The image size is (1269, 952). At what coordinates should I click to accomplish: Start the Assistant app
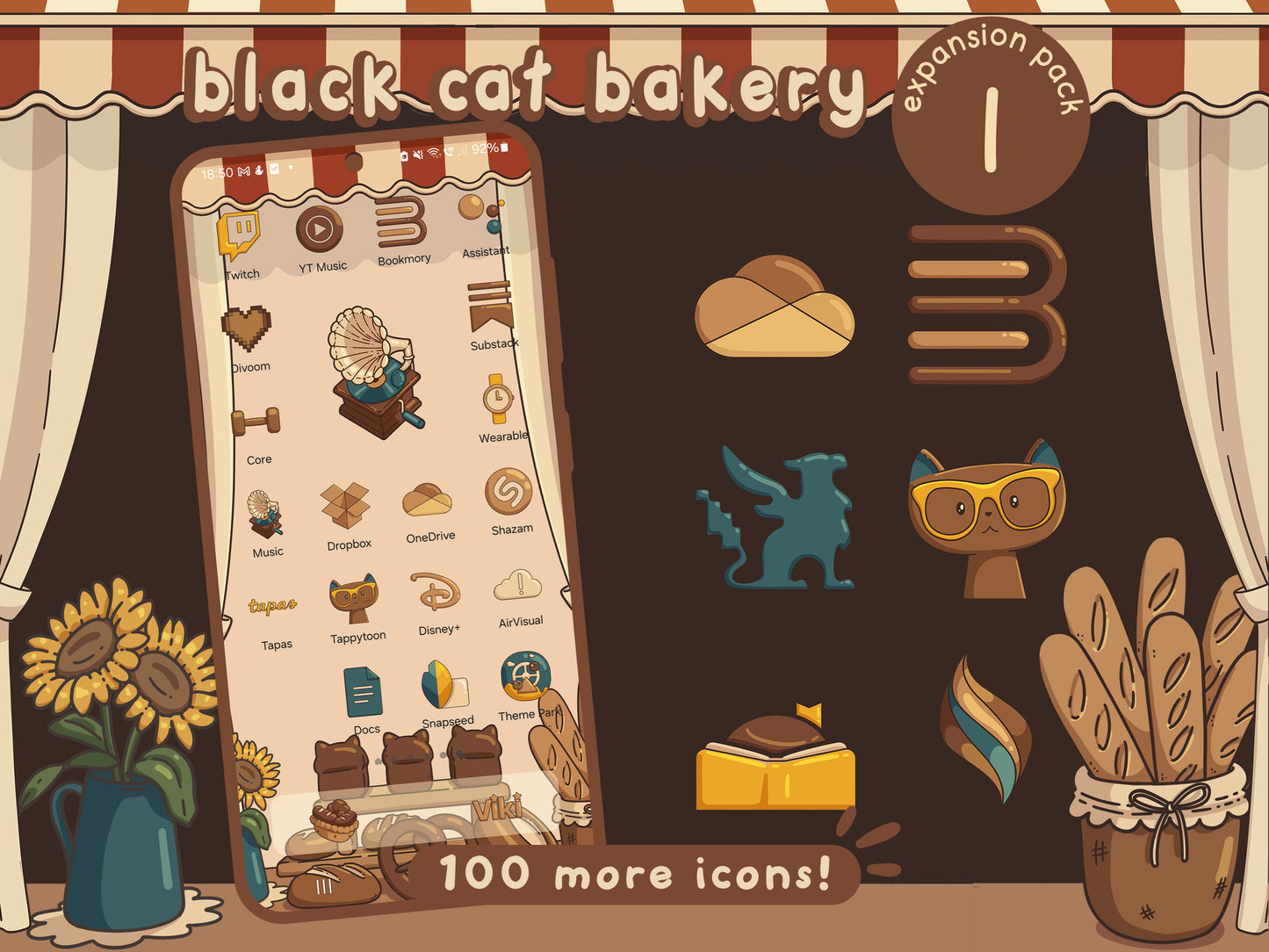click(x=472, y=215)
